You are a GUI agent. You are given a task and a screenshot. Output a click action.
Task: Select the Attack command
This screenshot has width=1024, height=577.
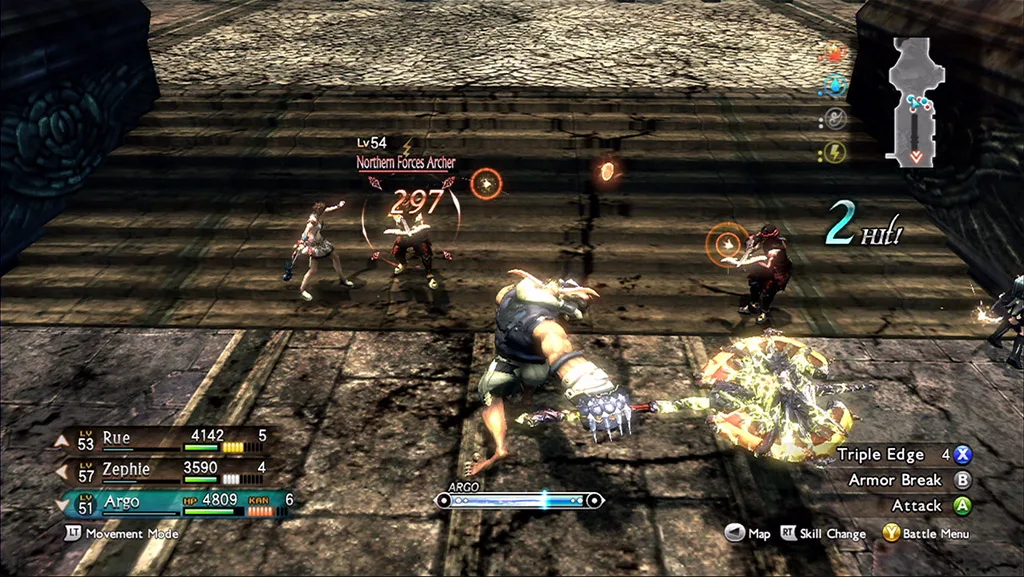(930, 506)
